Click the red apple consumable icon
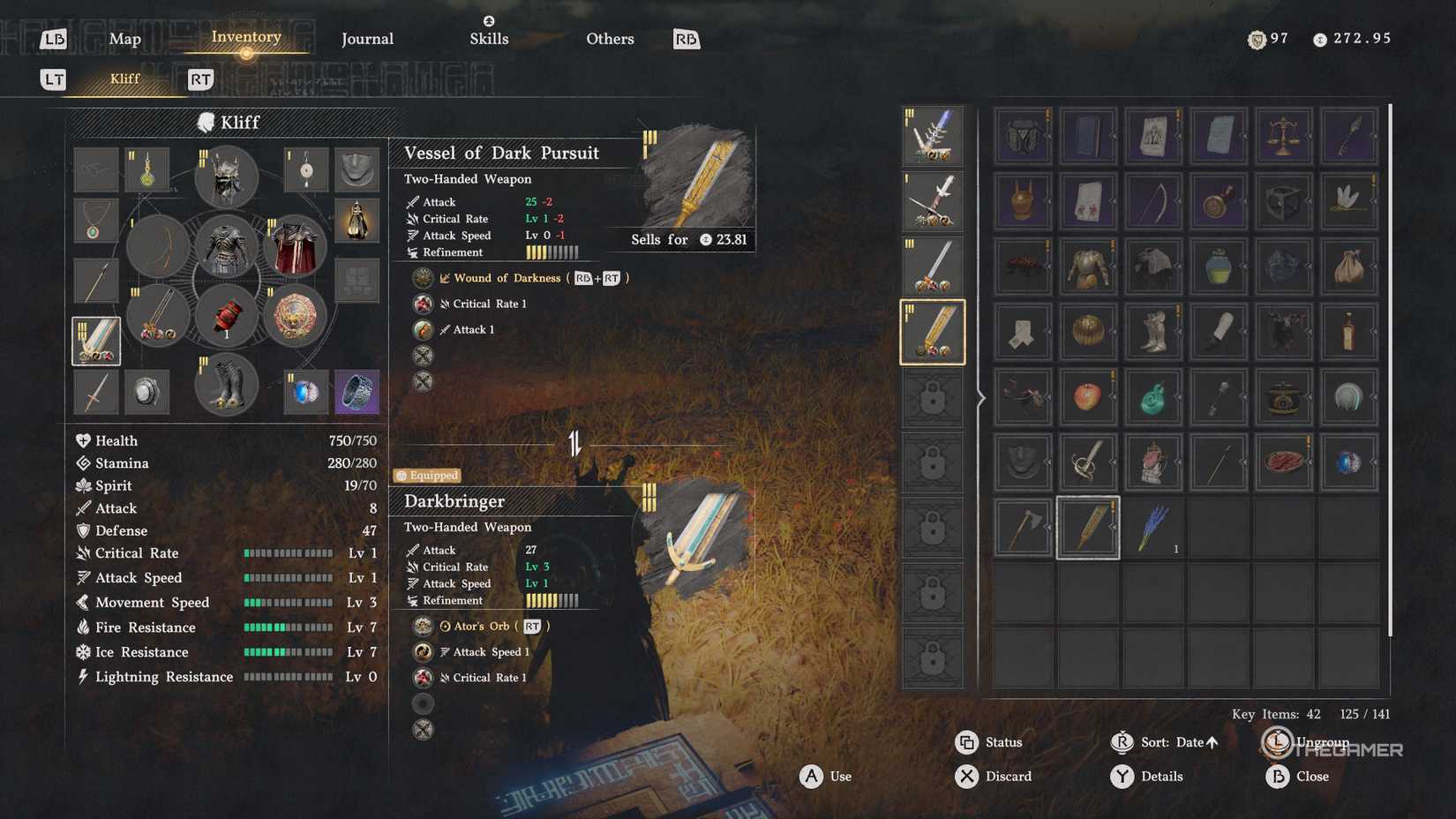The width and height of the screenshot is (1456, 819). 1088,397
